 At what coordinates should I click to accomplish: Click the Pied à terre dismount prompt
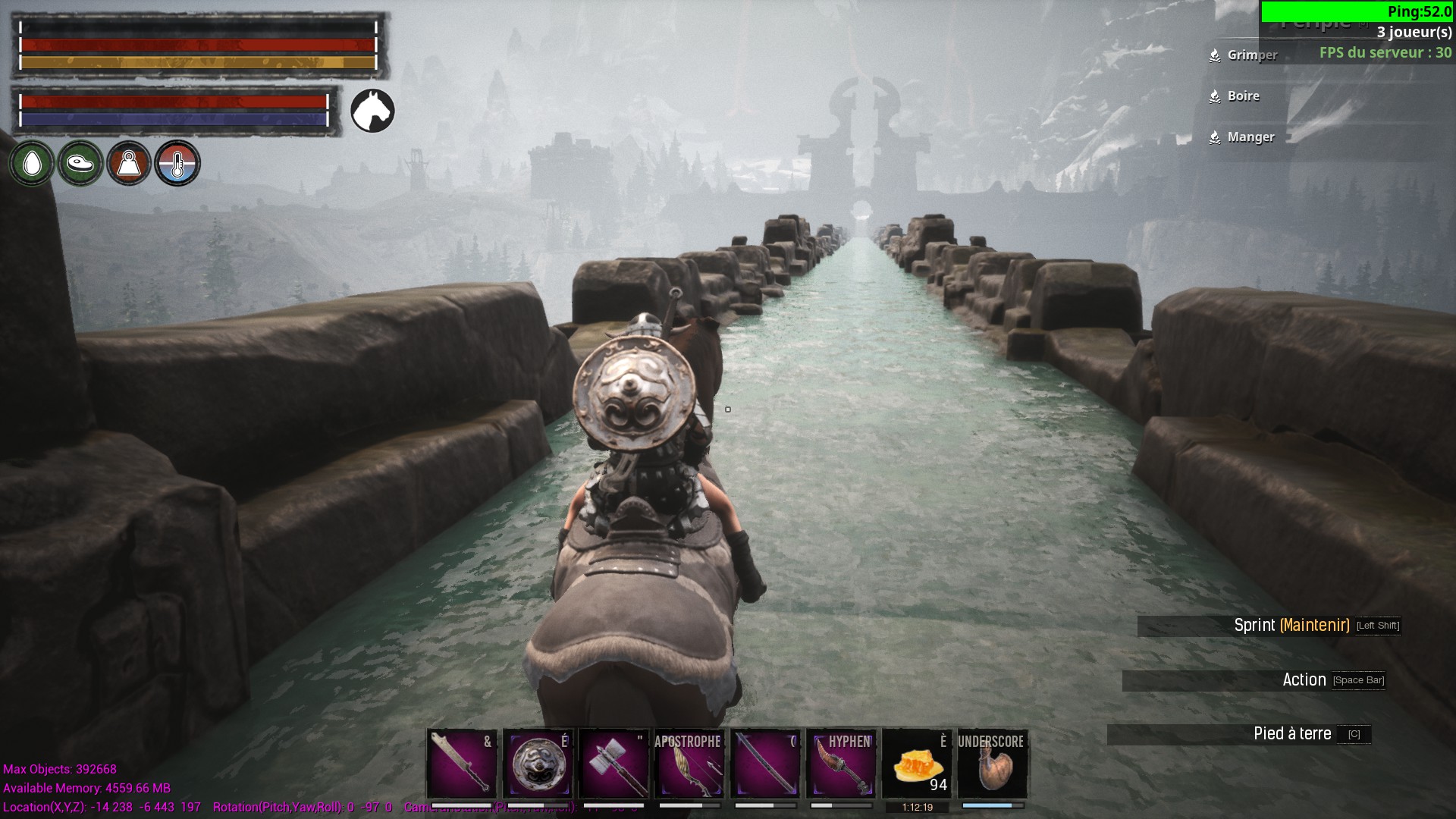pyautogui.click(x=1293, y=733)
